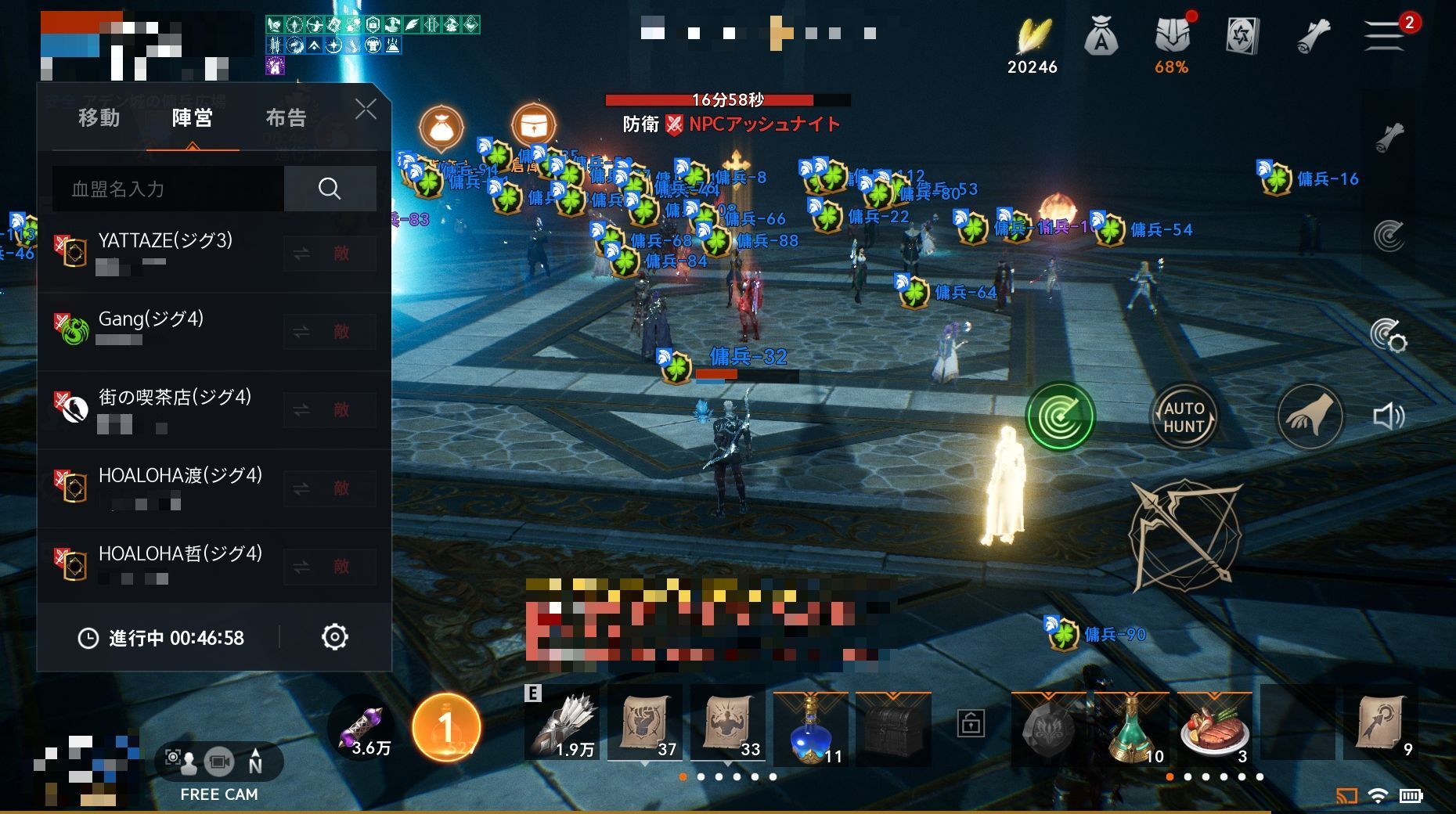Activate the item pickup hand icon
Viewport: 1456px width, 814px height.
[x=1310, y=417]
